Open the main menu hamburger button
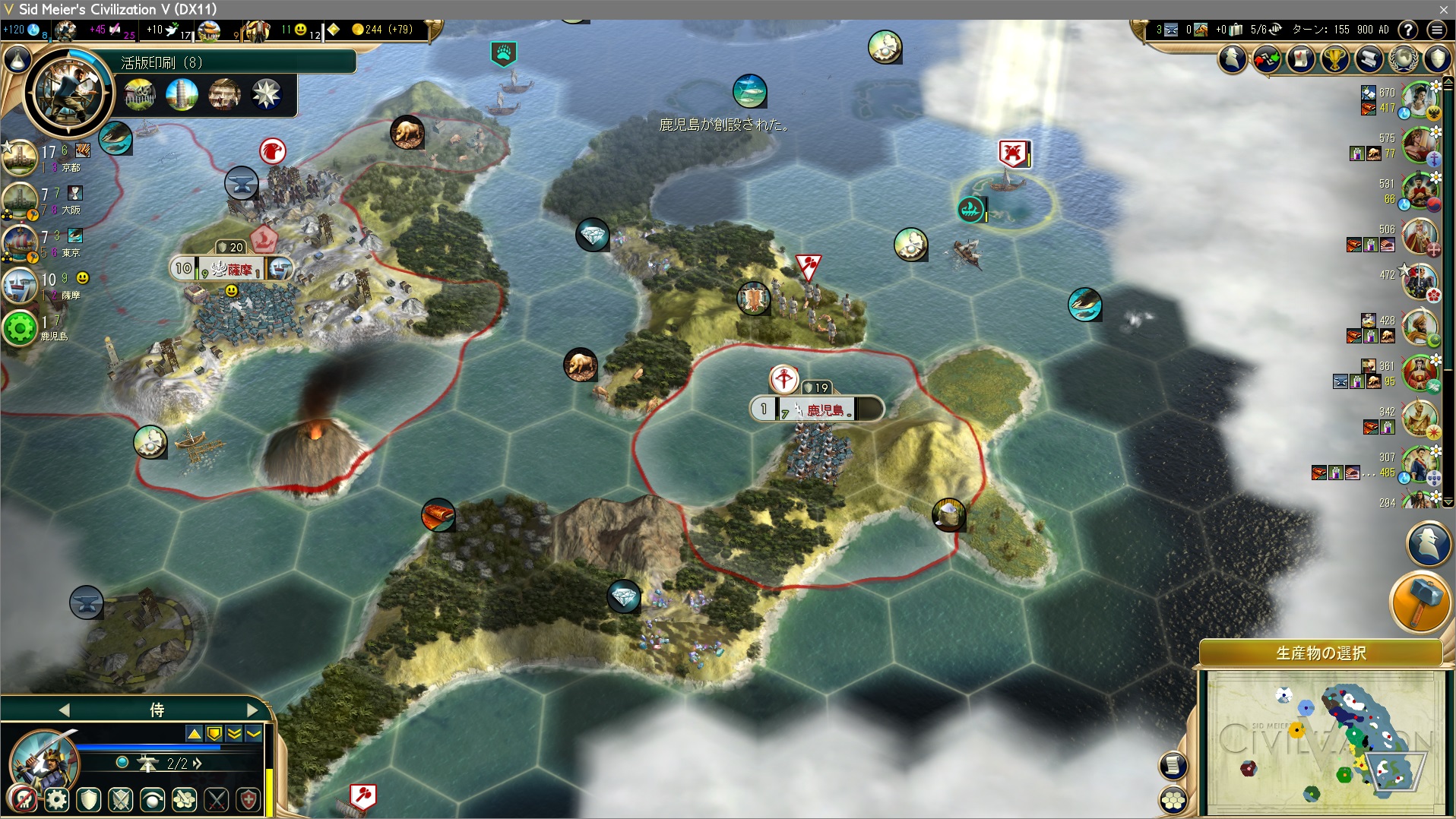This screenshot has width=1456, height=819. [1436, 30]
